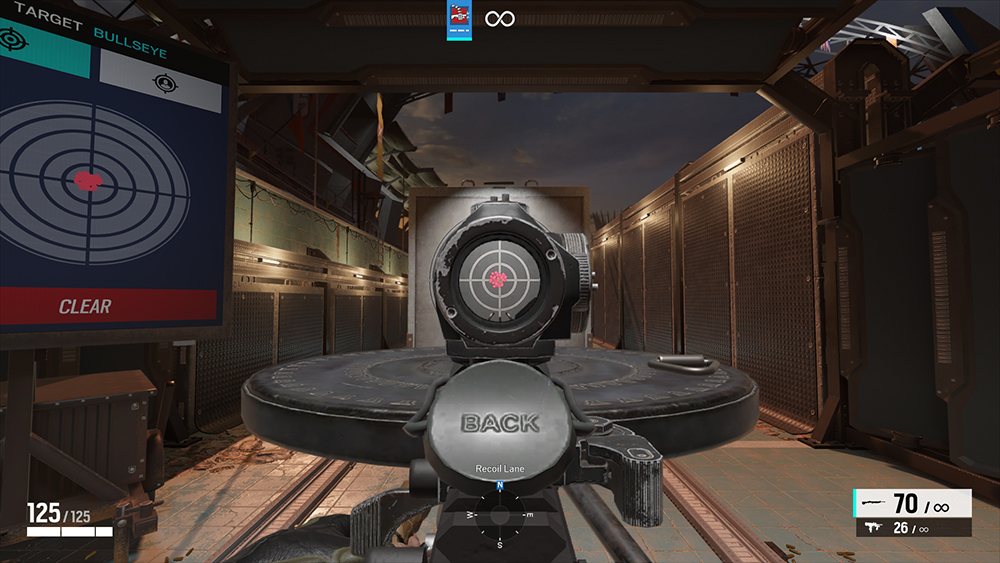This screenshot has height=563, width=1000.
Task: Click the operator portrait icon
Action: [x=459, y=19]
